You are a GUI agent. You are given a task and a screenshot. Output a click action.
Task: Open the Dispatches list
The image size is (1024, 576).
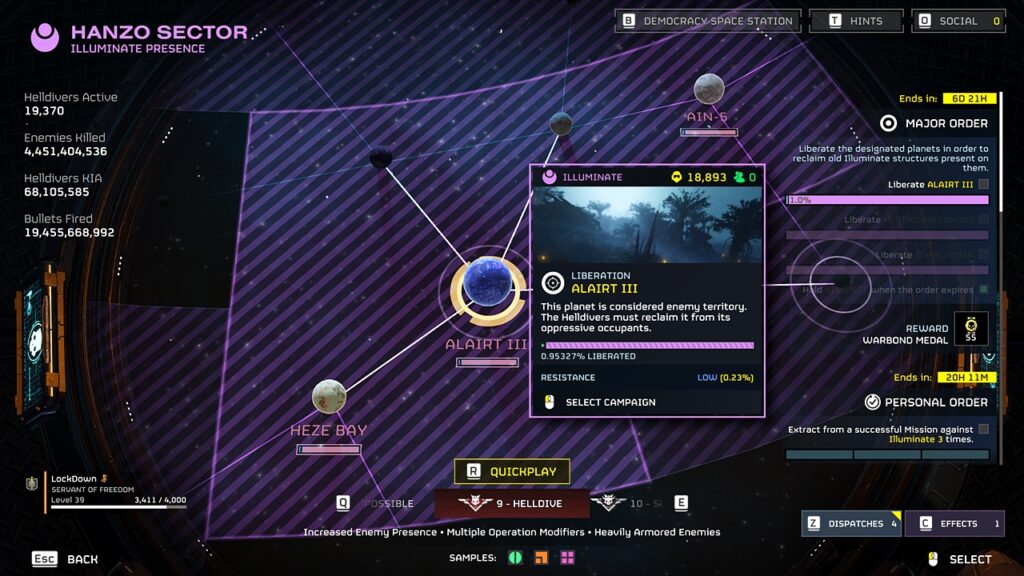pos(851,523)
